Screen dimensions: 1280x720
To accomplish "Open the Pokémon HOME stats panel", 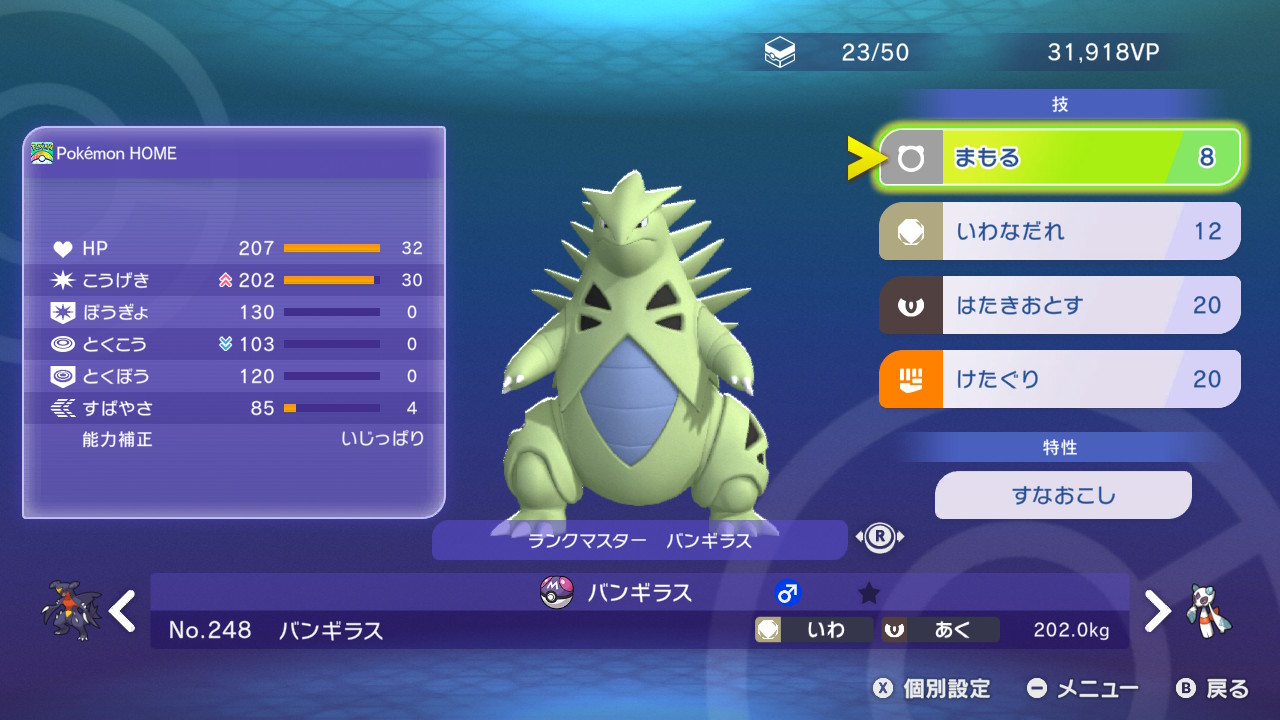I will point(234,322).
